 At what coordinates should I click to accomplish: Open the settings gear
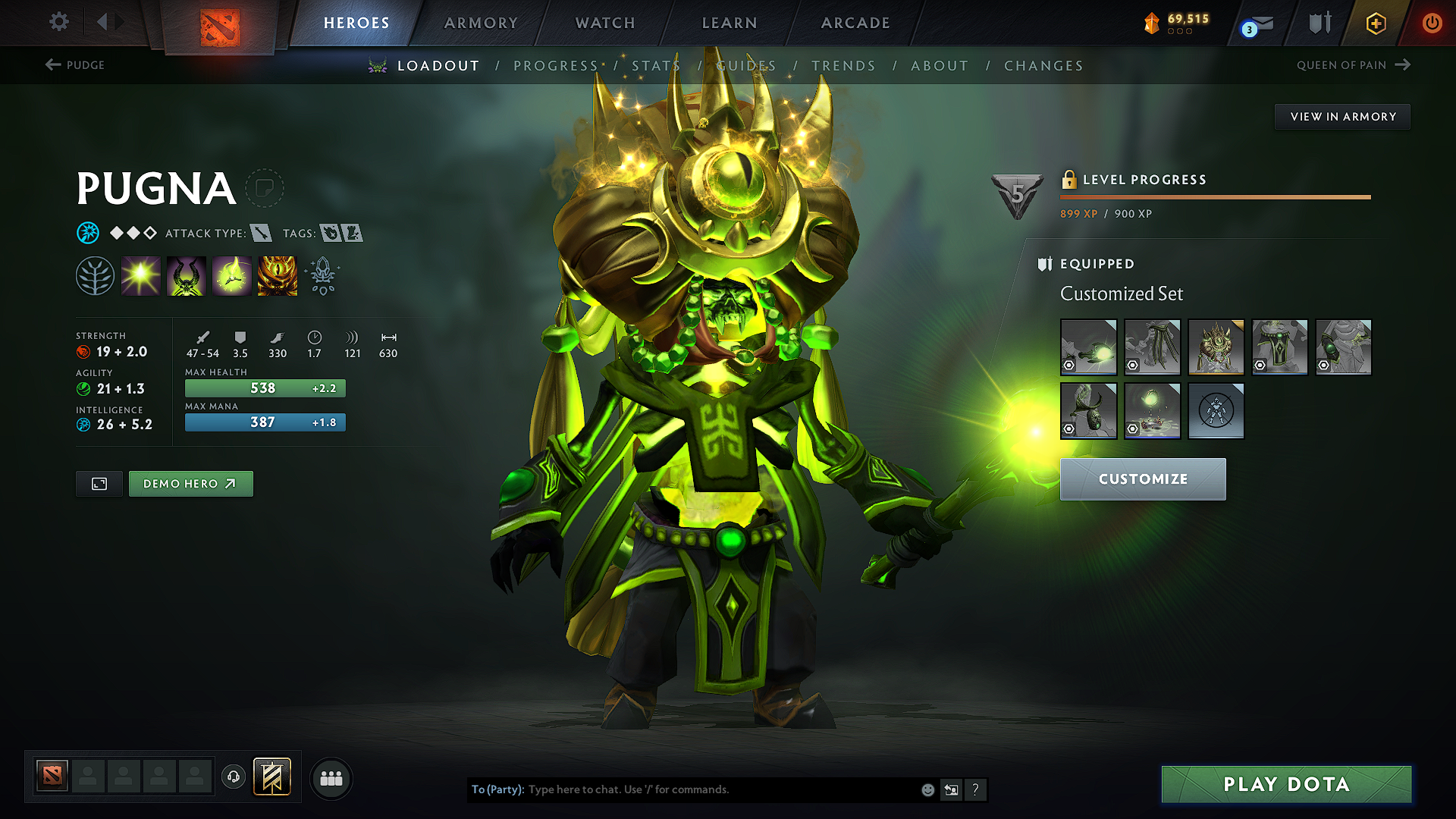(x=58, y=22)
